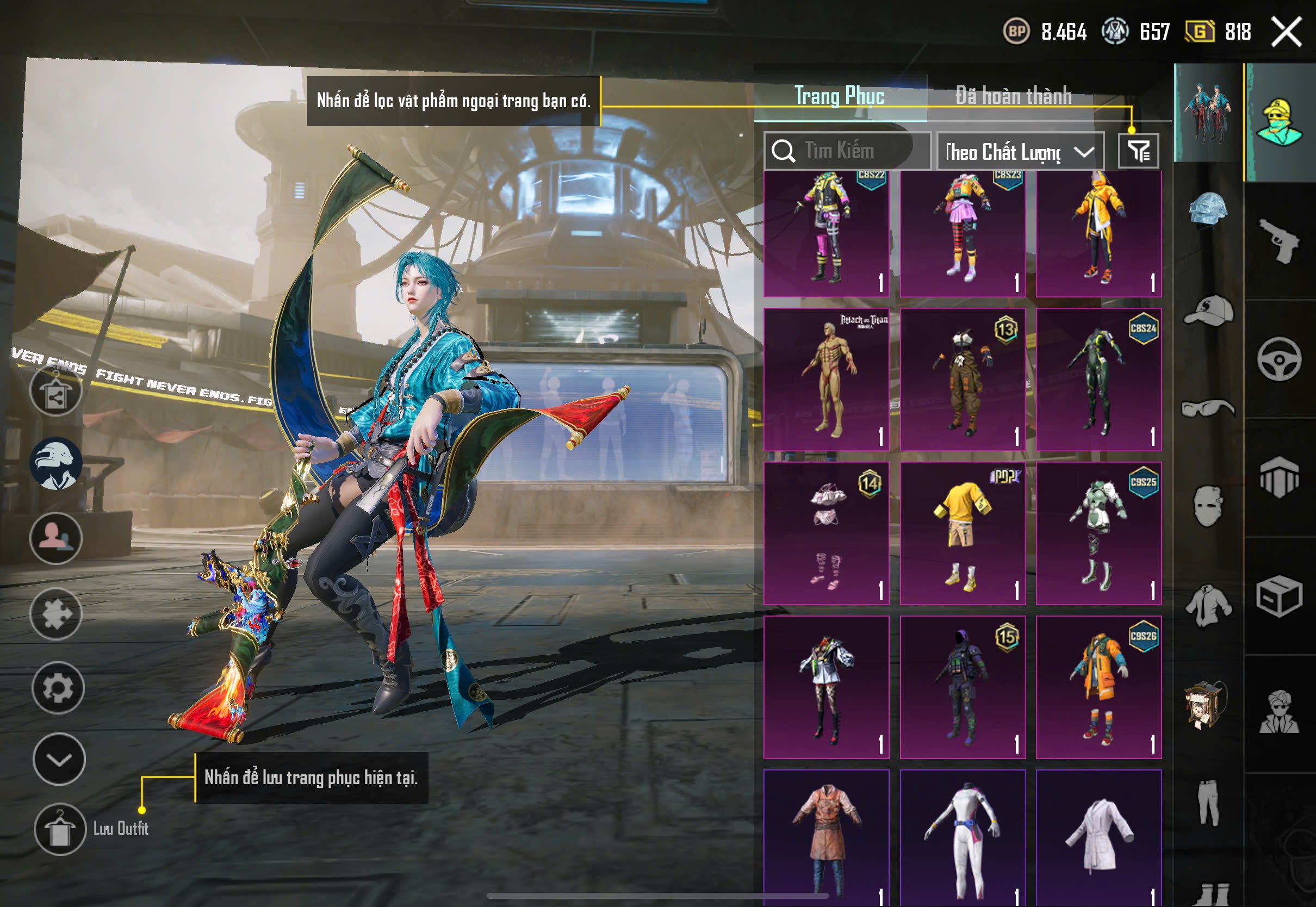Open the gear settings button

[58, 688]
